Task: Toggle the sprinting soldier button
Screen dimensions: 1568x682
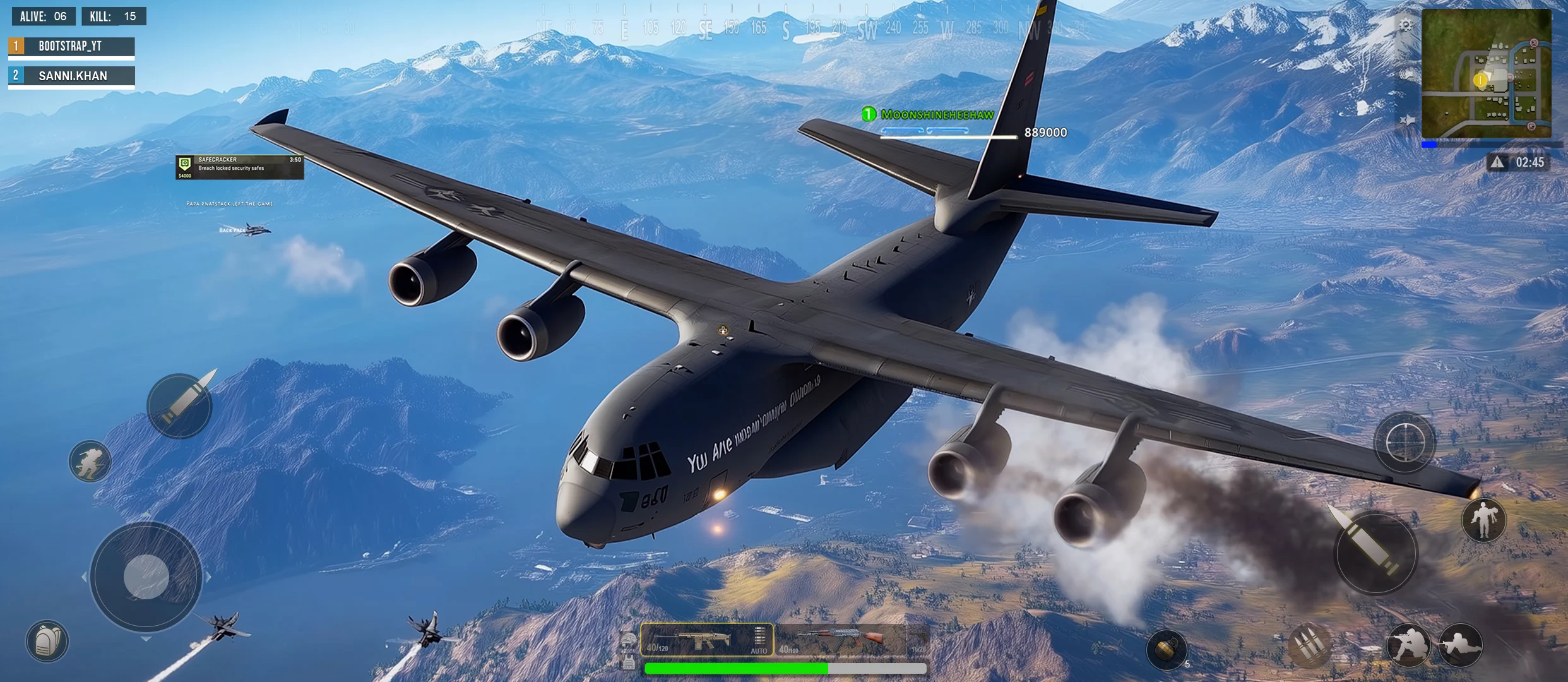Action: point(90,462)
